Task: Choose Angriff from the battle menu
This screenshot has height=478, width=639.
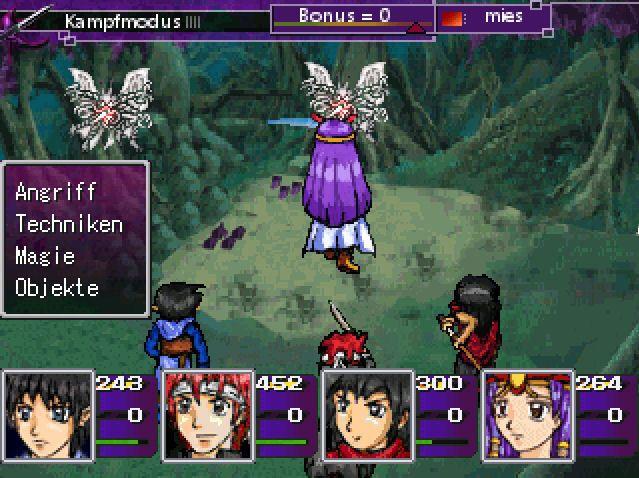Action: (56, 191)
